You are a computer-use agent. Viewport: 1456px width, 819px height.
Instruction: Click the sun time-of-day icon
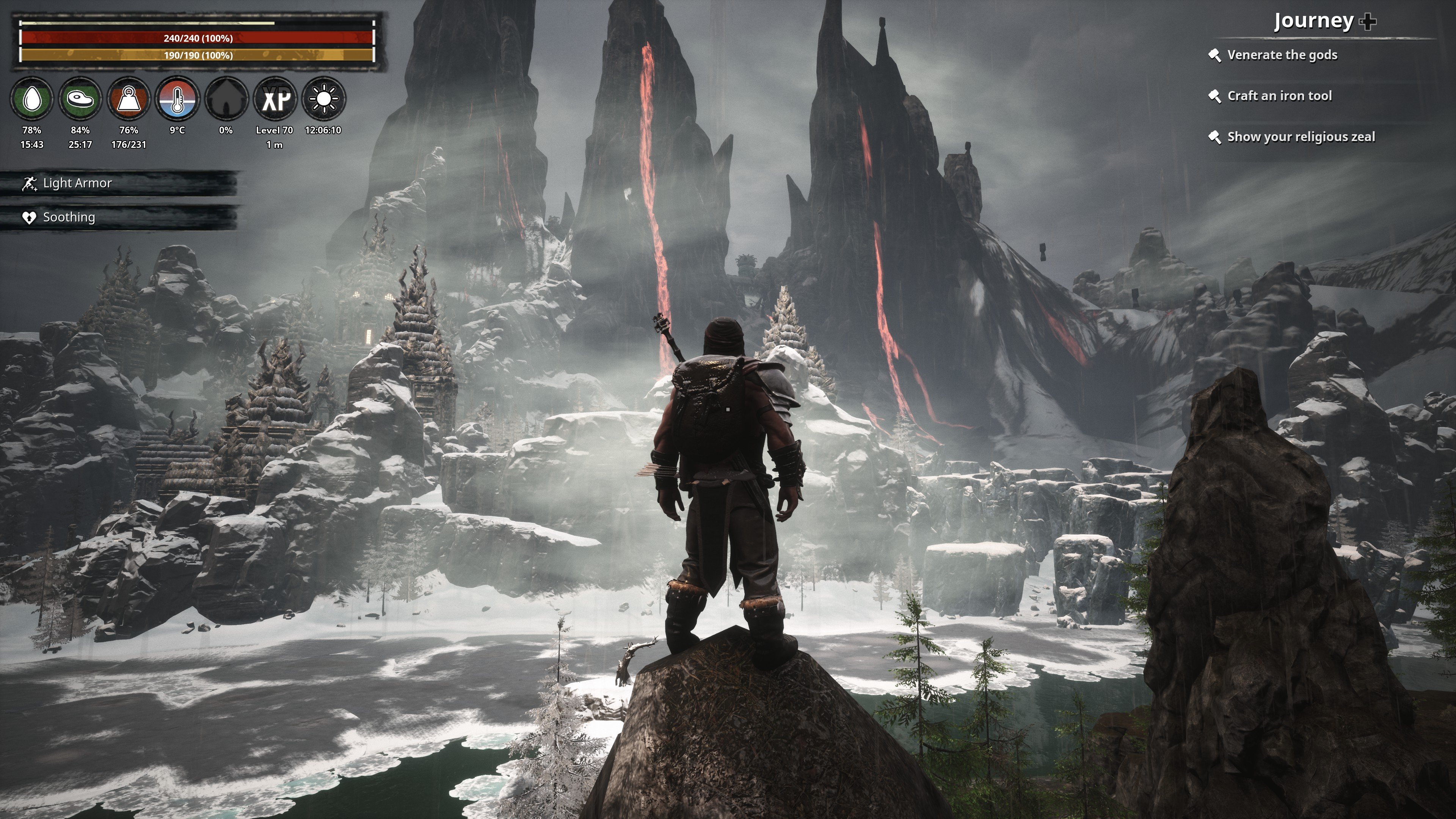pos(323,99)
